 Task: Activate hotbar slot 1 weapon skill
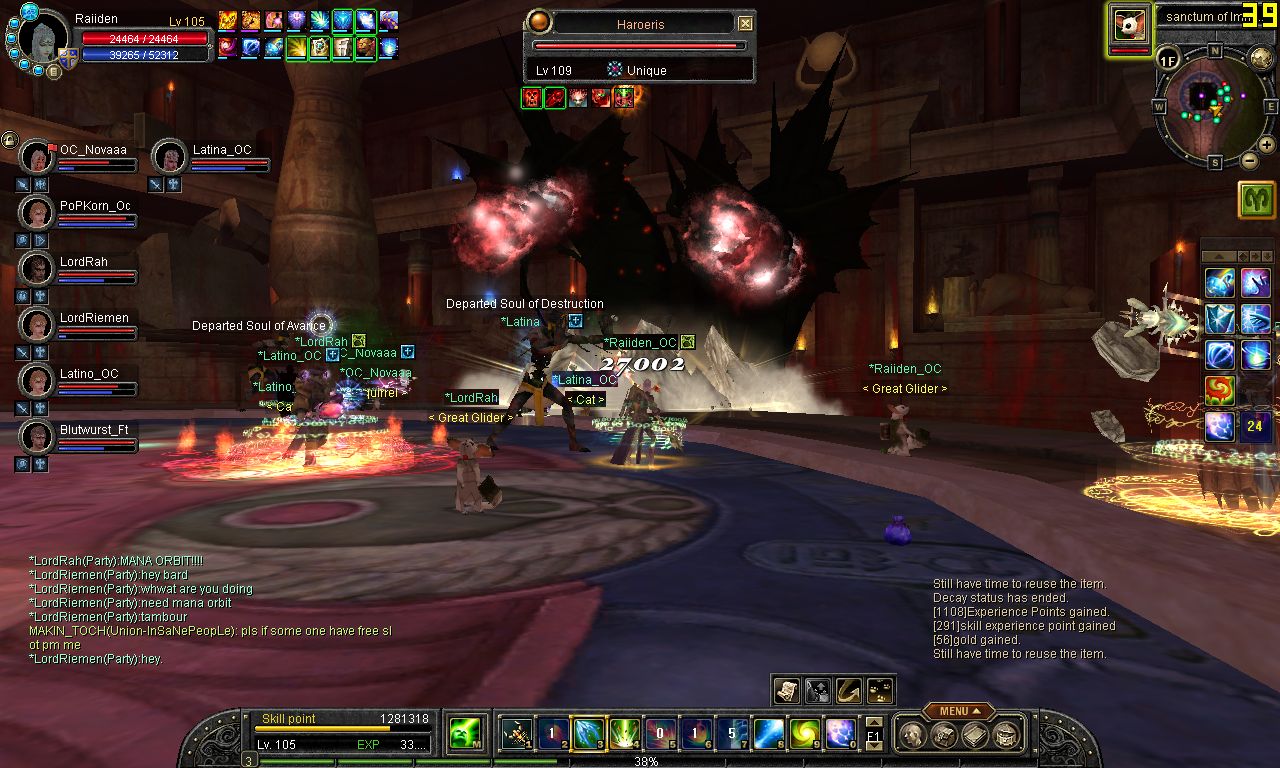516,734
